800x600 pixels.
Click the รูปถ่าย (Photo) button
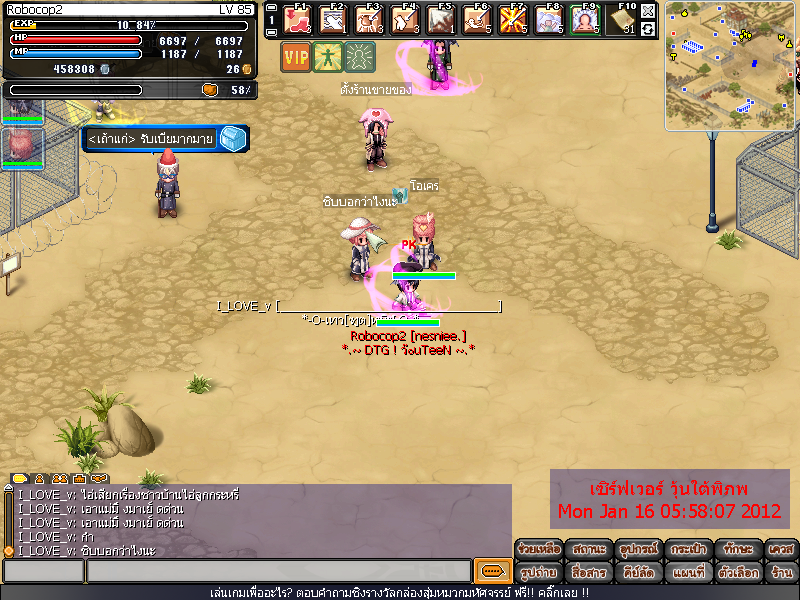[540, 573]
